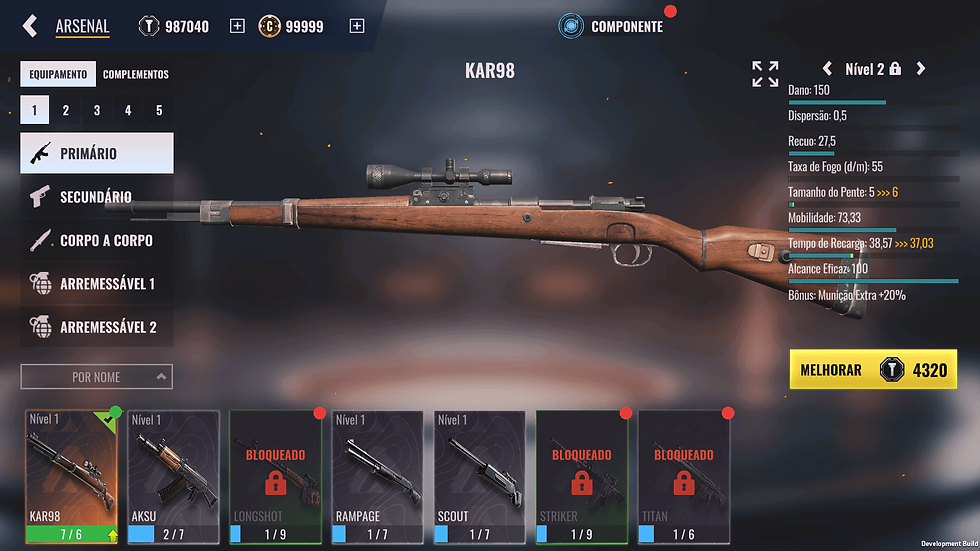The width and height of the screenshot is (980, 551).
Task: Select the locked Longshot weapon card
Action: tap(275, 470)
